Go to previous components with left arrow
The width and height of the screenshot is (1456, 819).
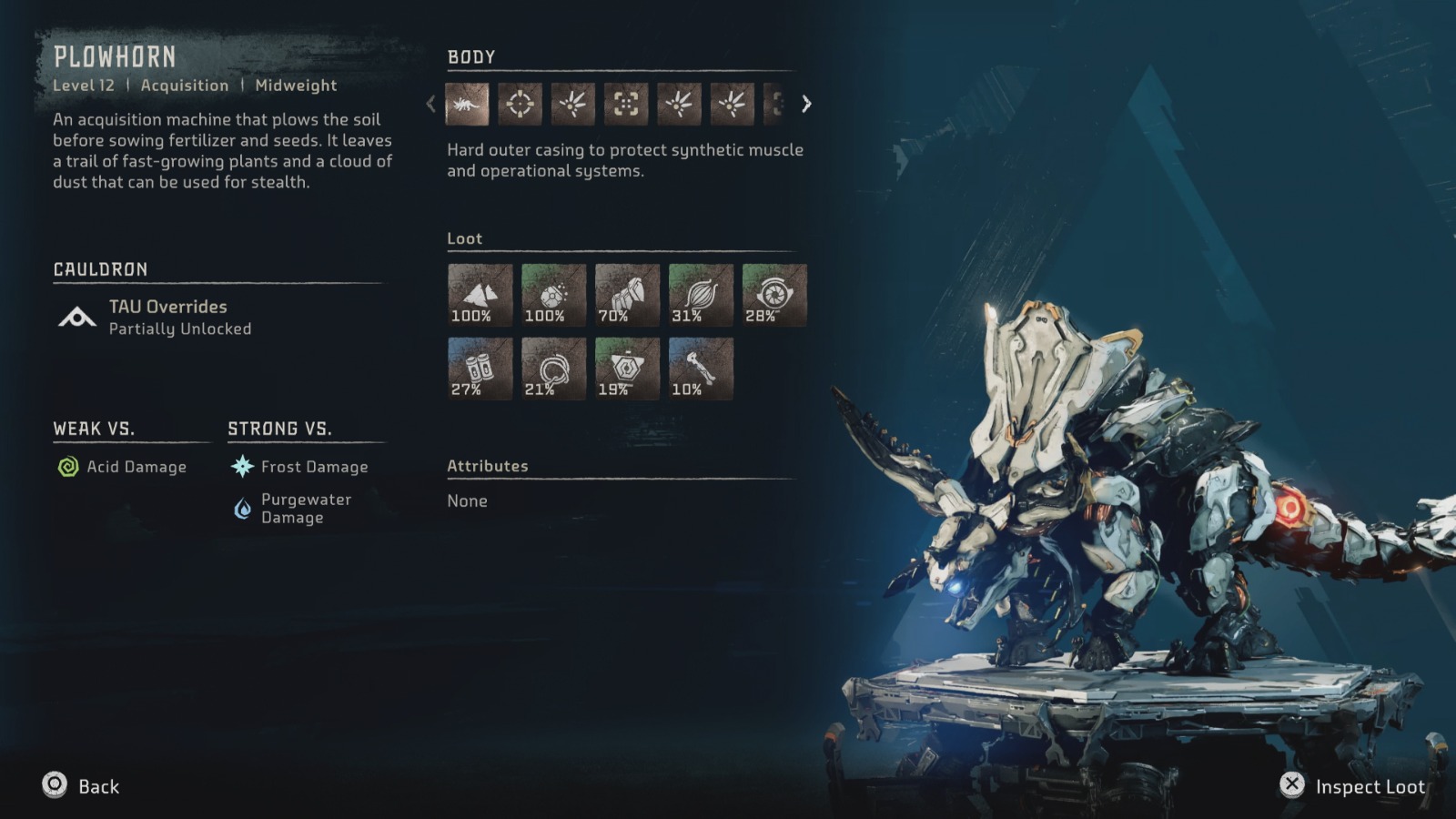tap(431, 105)
